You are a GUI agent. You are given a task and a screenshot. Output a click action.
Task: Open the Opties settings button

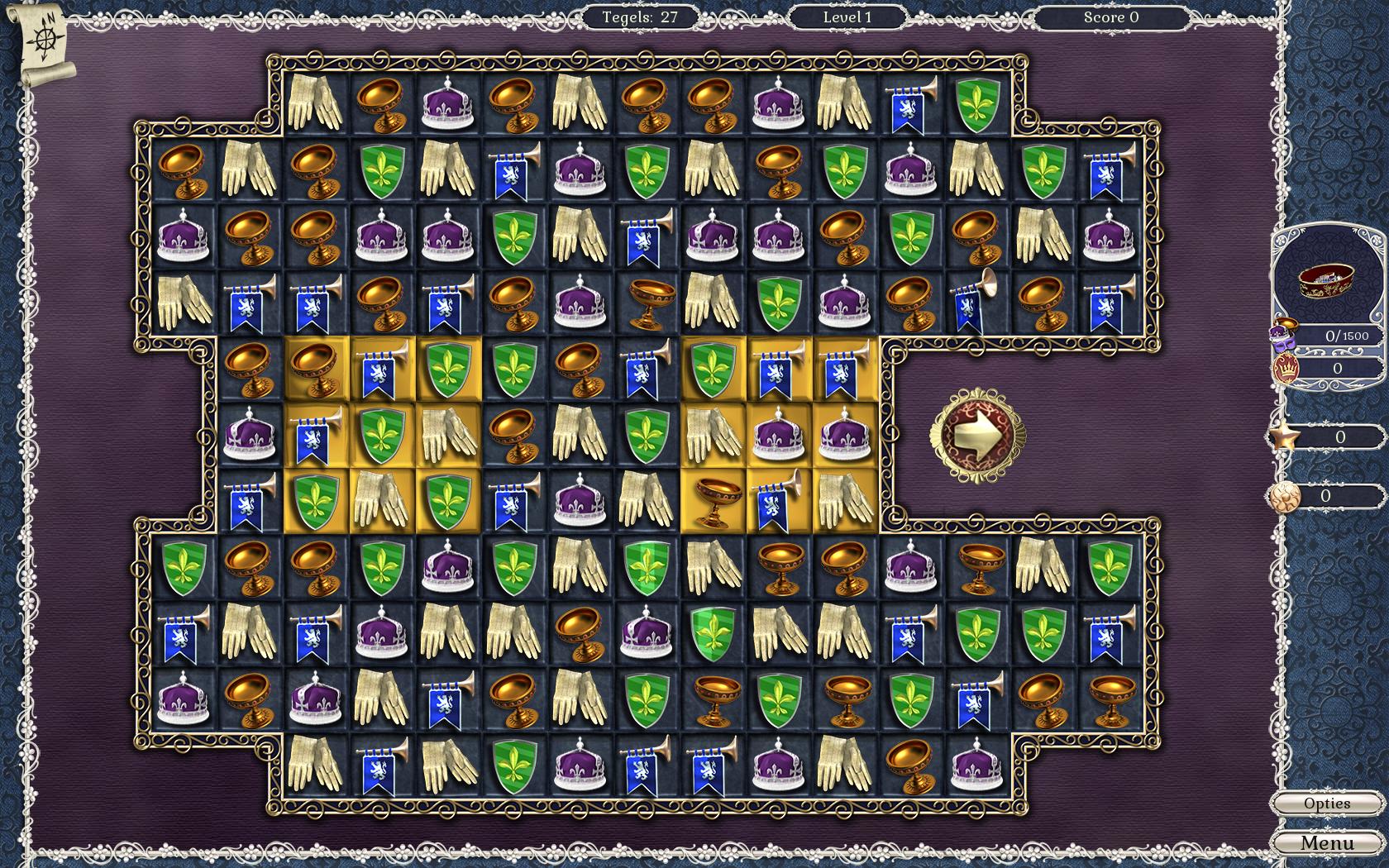pos(1326,804)
